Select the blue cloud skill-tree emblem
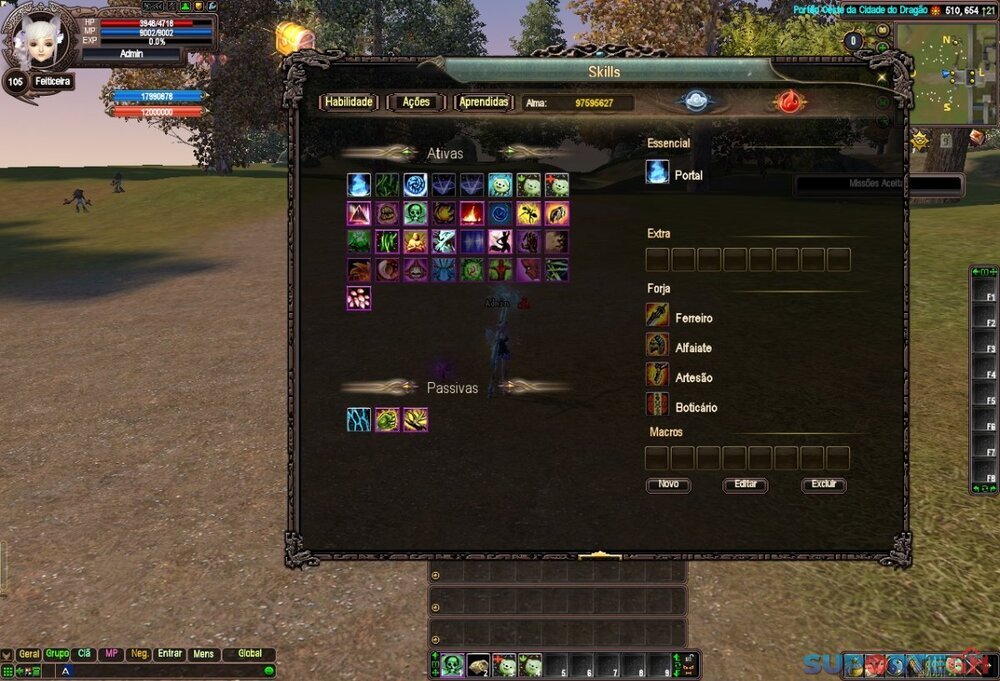This screenshot has height=681, width=1000. pos(696,102)
